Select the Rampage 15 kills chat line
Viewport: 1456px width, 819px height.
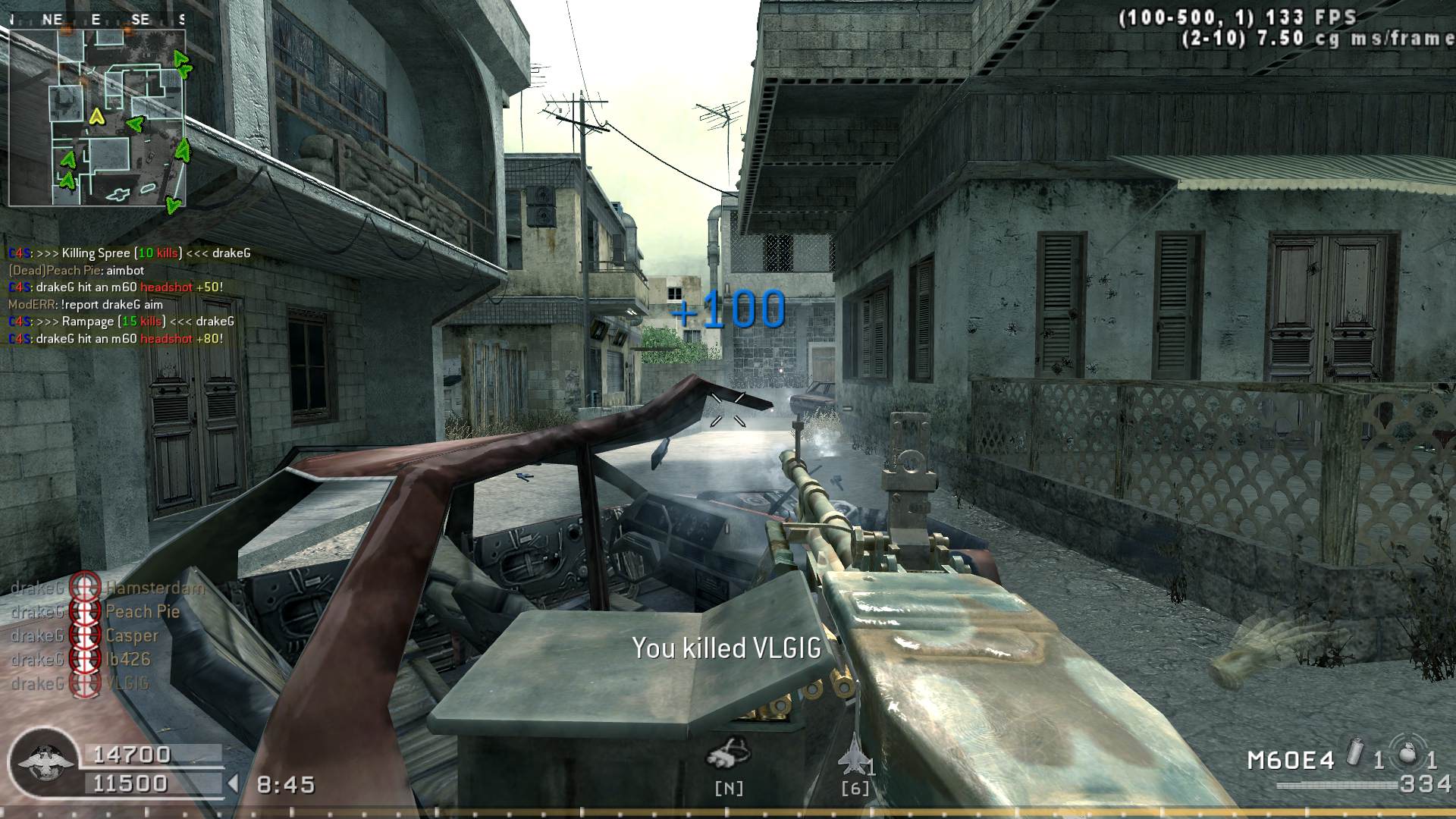121,322
